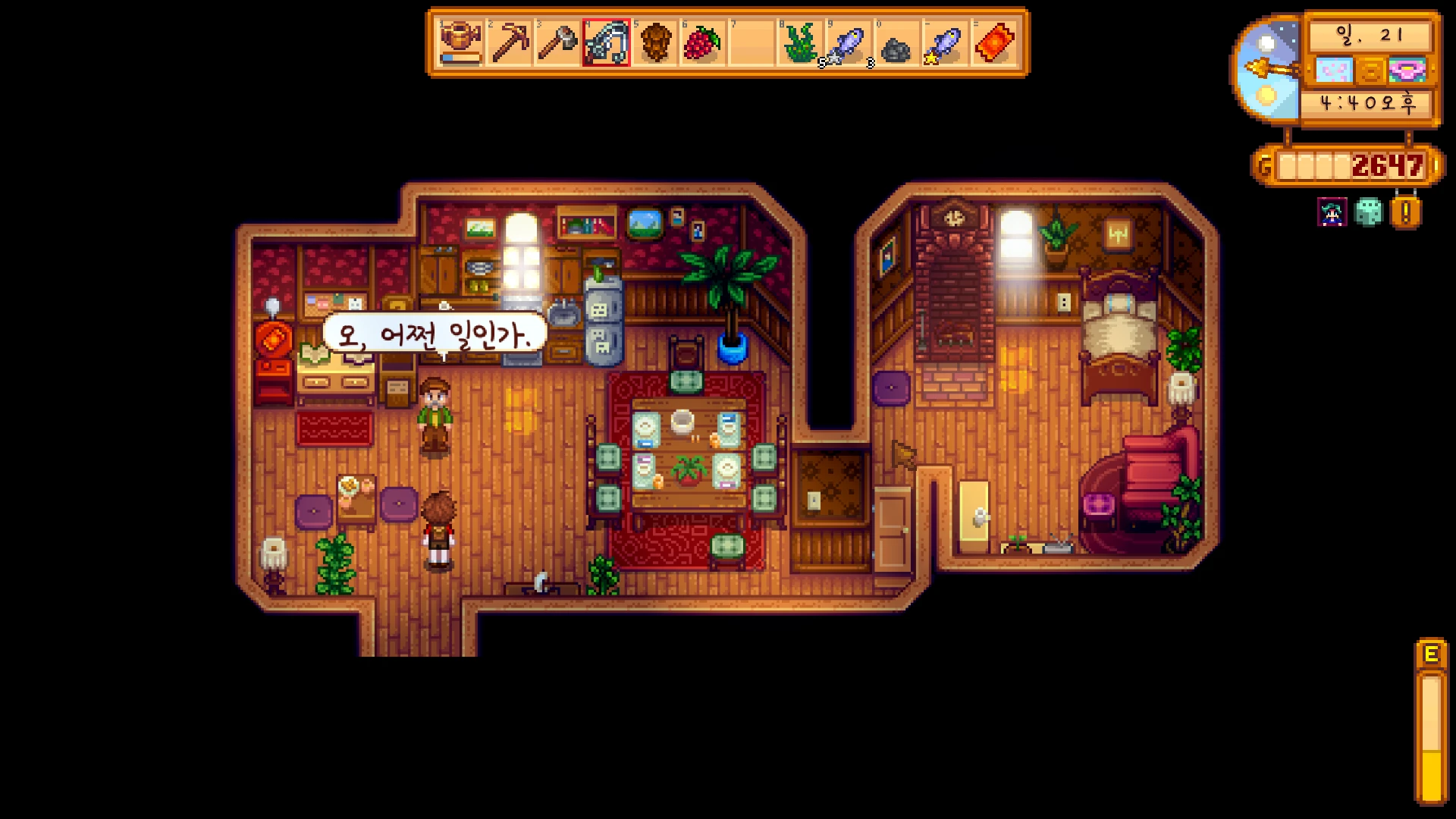
Task: Equip the pickaxe from the hotbar
Action: [x=510, y=43]
